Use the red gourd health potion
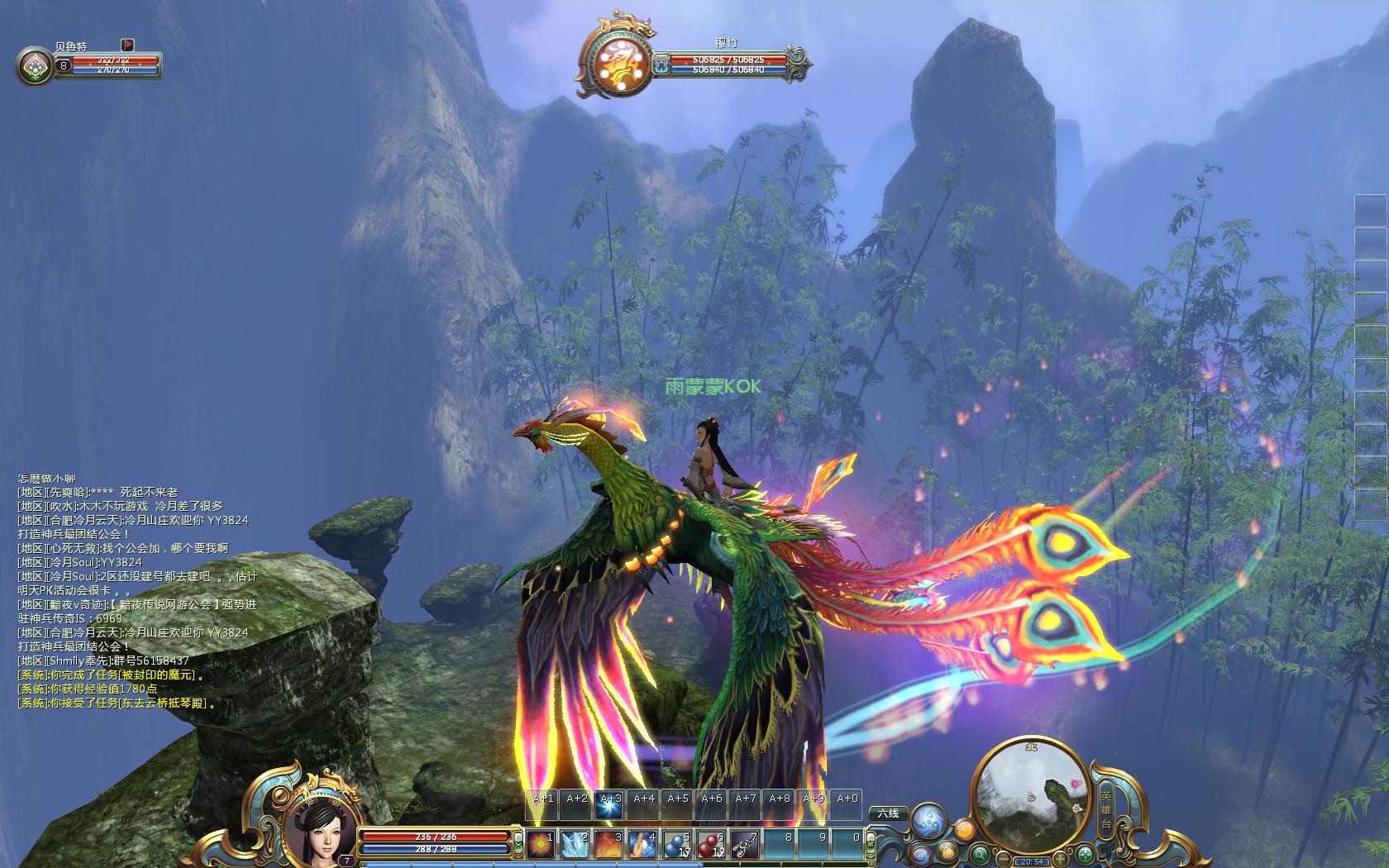The height and width of the screenshot is (868, 1389). point(711,844)
